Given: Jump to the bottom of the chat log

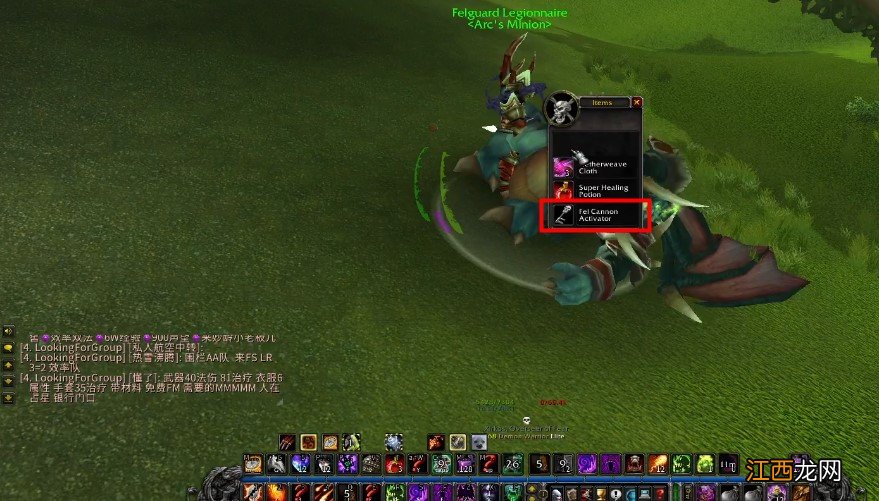Looking at the screenshot, I should click(x=8, y=397).
